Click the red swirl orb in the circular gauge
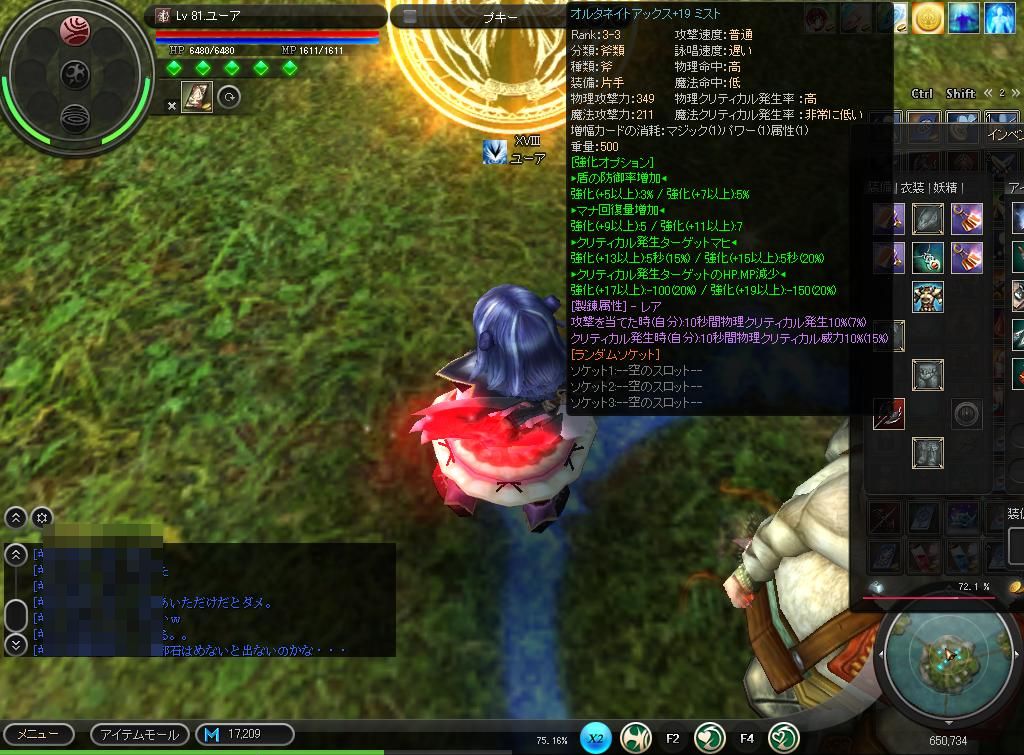Image resolution: width=1024 pixels, height=755 pixels. tap(75, 31)
